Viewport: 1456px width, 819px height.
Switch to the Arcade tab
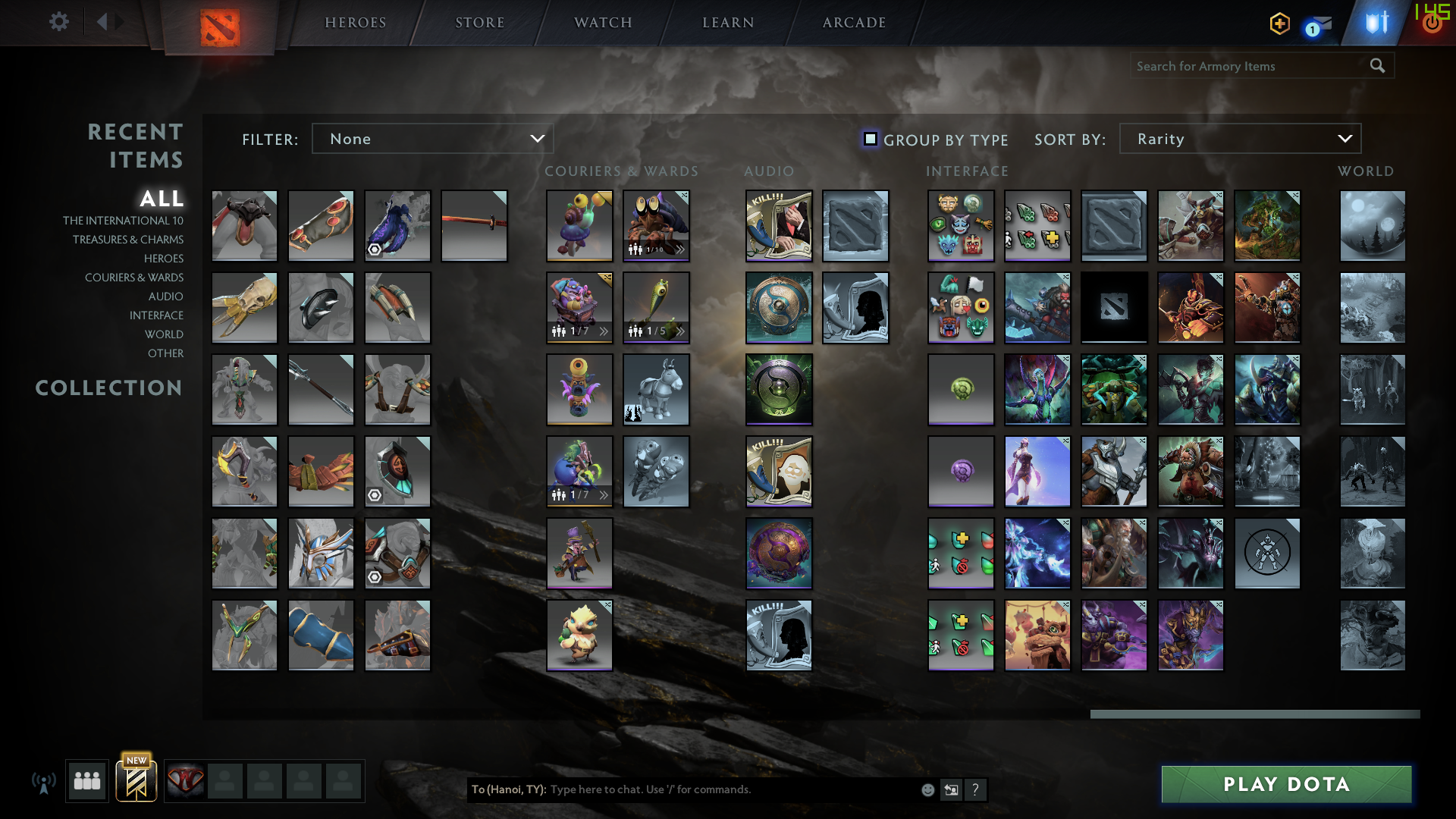pos(852,22)
